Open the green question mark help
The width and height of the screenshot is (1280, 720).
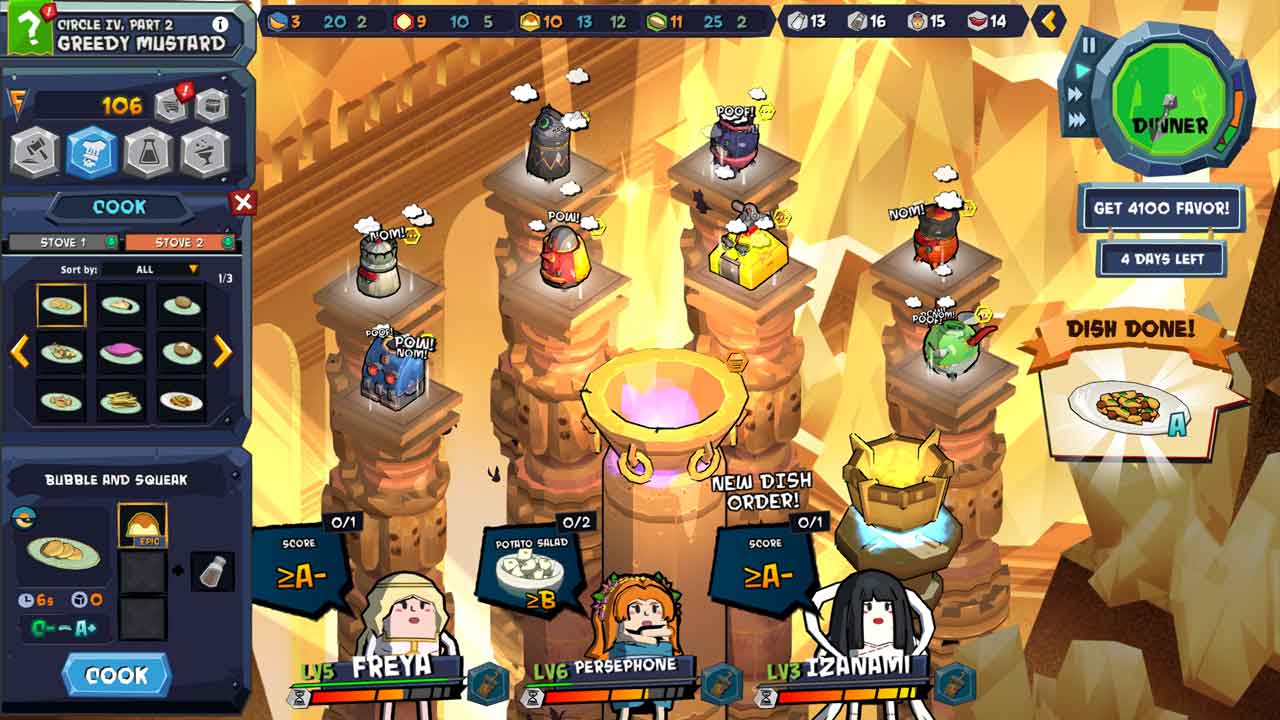point(30,30)
